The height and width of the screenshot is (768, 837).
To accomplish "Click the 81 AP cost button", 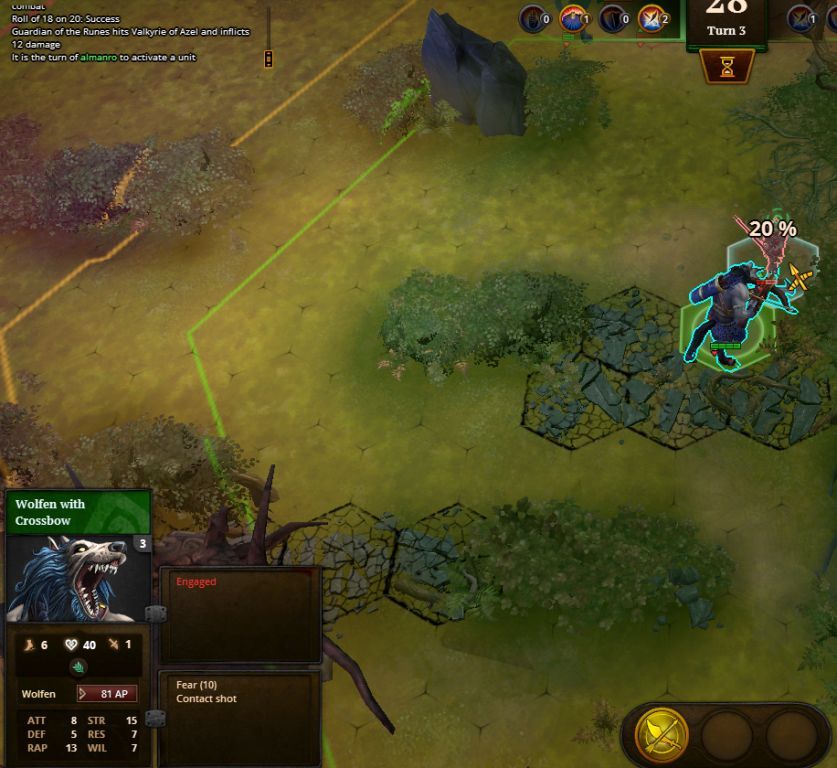I will [107, 693].
